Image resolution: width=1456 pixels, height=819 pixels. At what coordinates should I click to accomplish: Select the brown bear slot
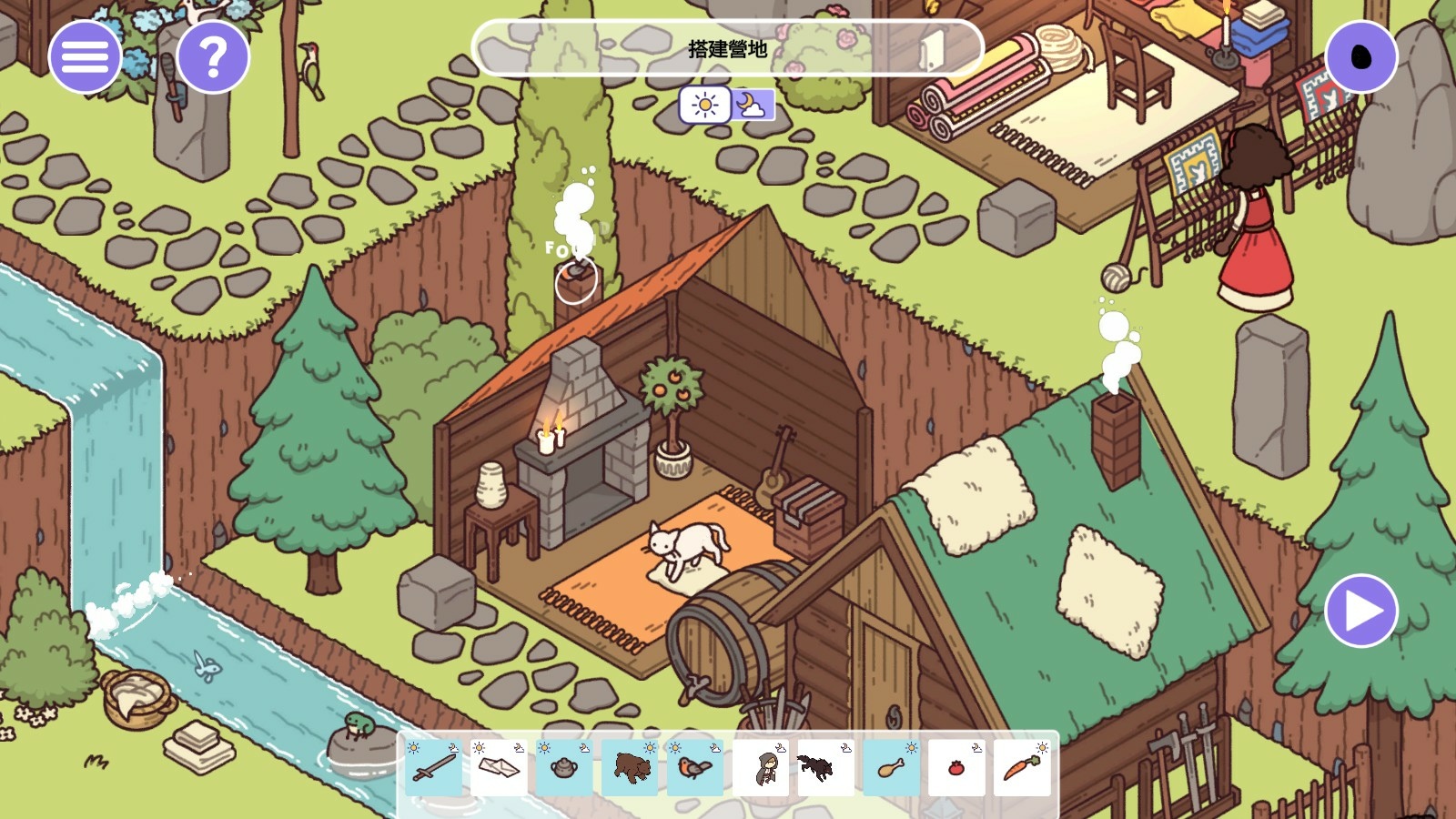click(631, 767)
